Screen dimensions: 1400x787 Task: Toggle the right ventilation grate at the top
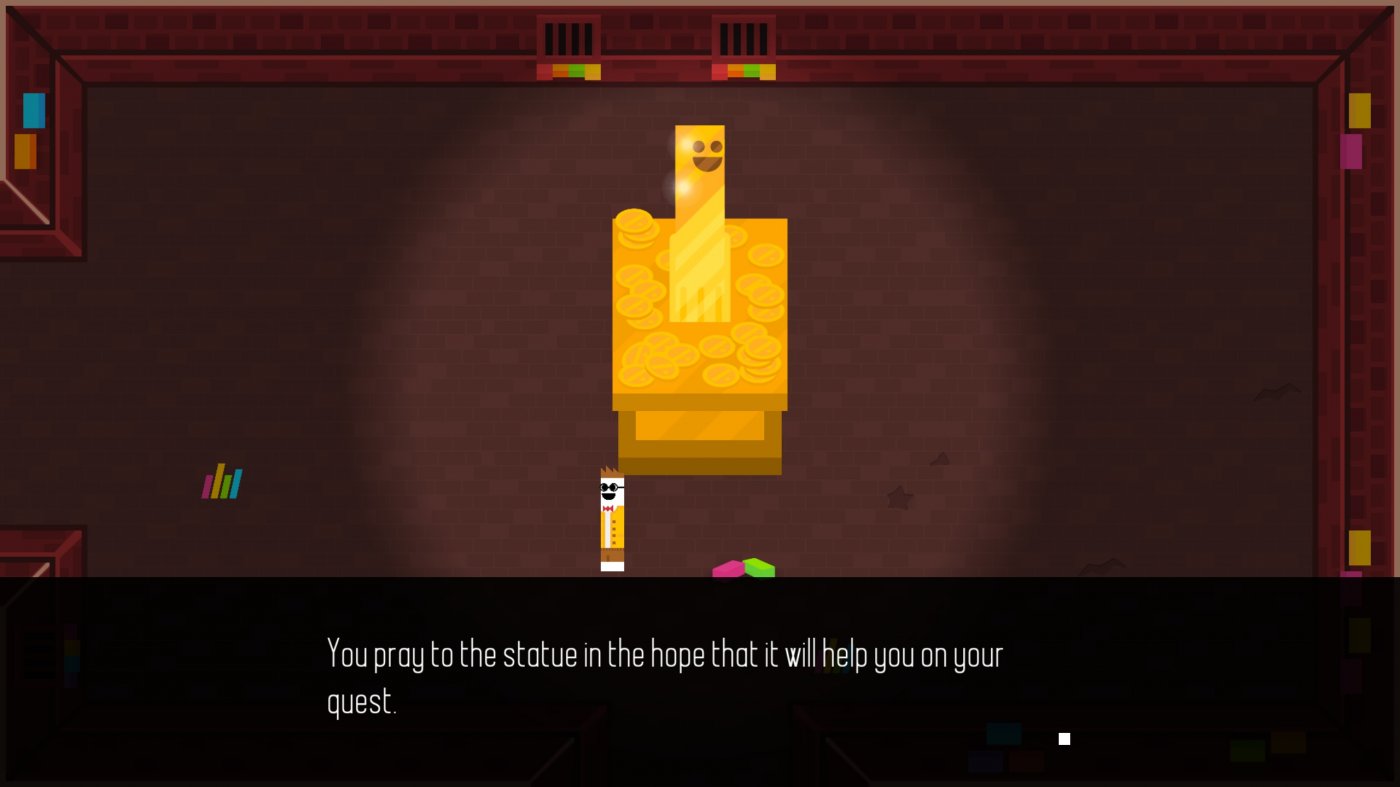(x=742, y=40)
